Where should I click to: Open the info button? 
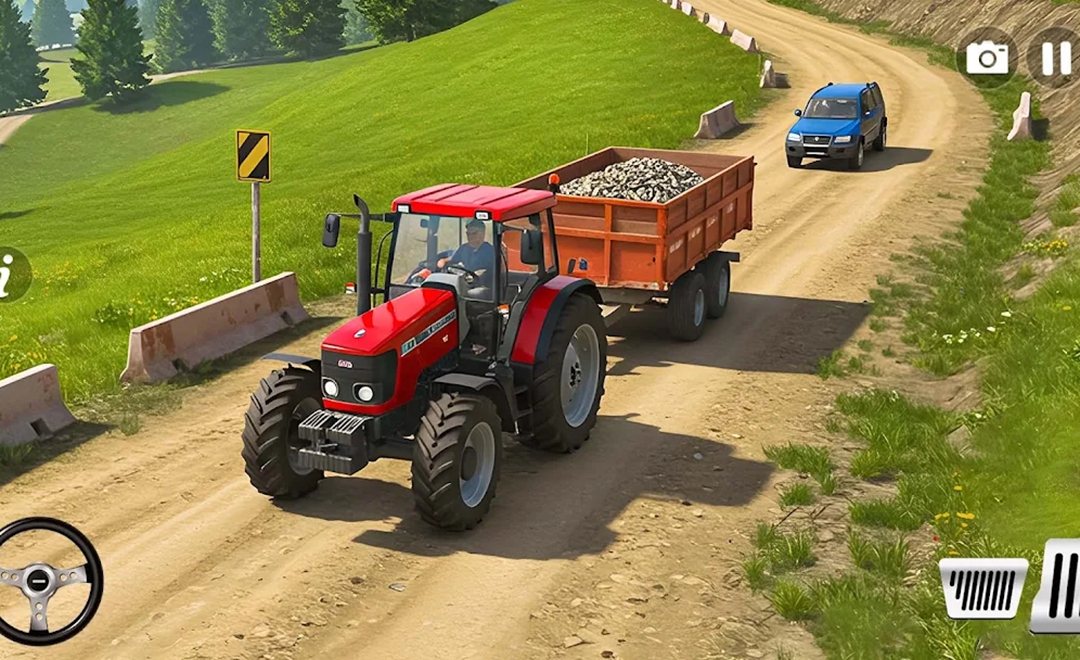(x=11, y=275)
